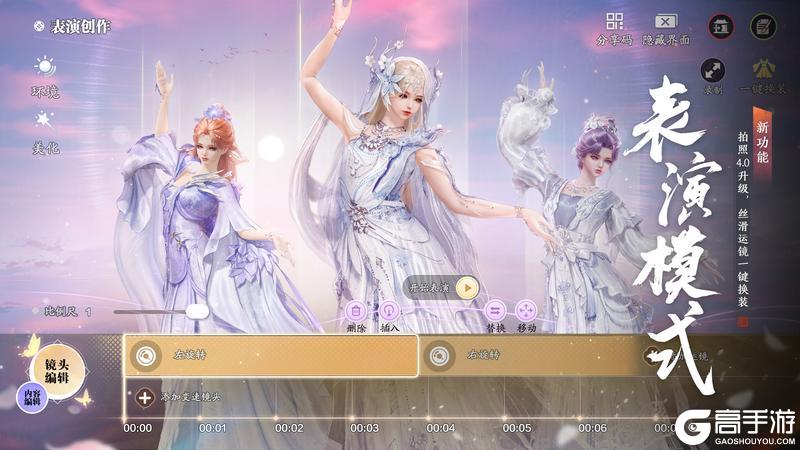This screenshot has height=450, width=800.
Task: Delete the selected clip with 删除
Action: pos(357,311)
